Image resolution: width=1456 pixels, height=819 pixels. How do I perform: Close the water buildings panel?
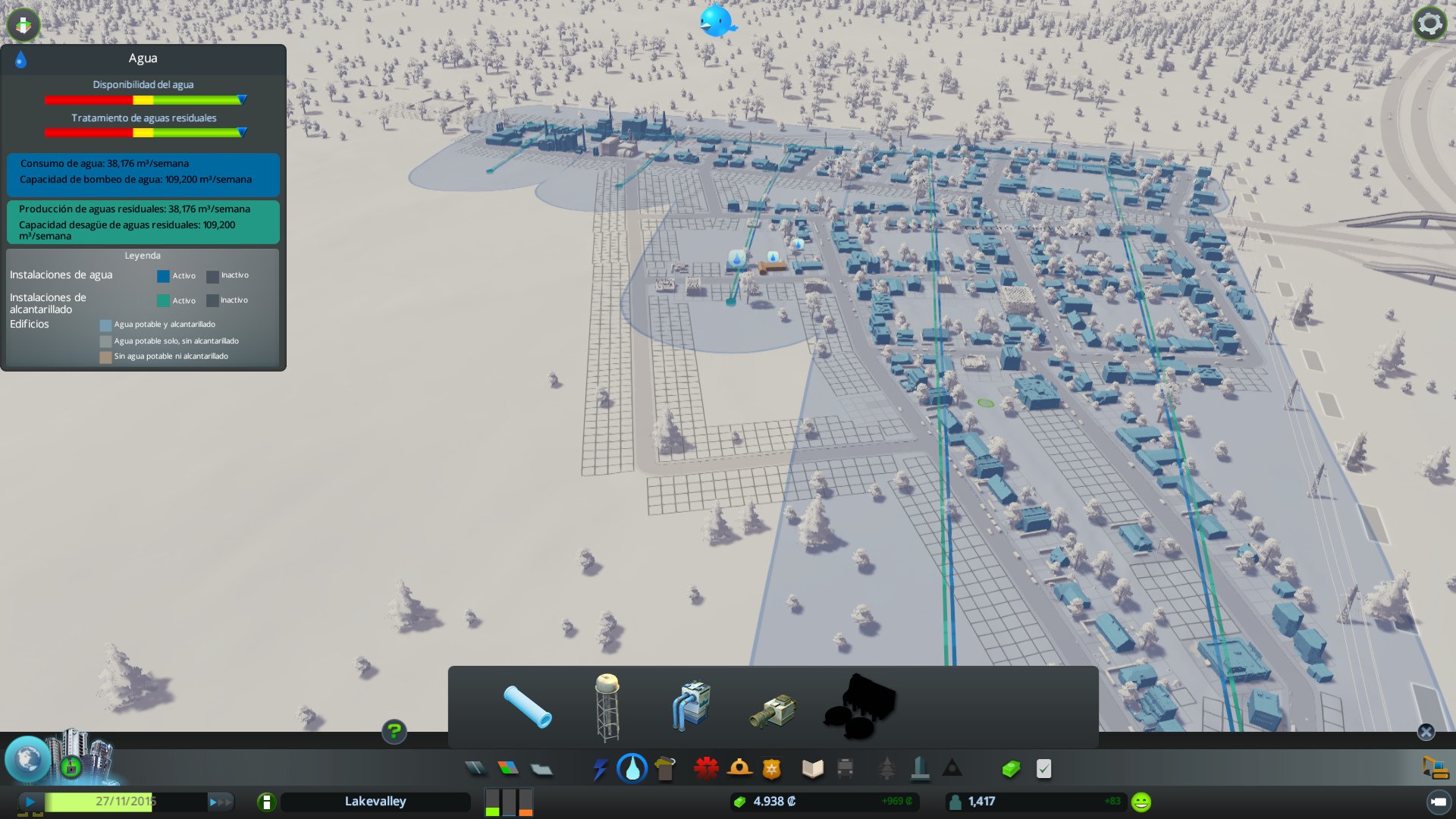pos(1427,732)
